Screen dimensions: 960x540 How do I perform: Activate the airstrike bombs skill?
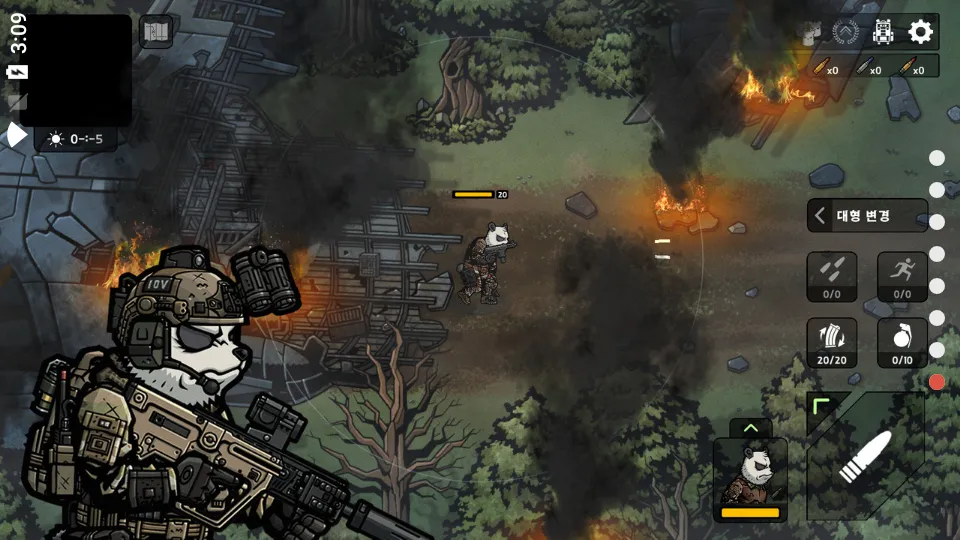[x=832, y=277]
